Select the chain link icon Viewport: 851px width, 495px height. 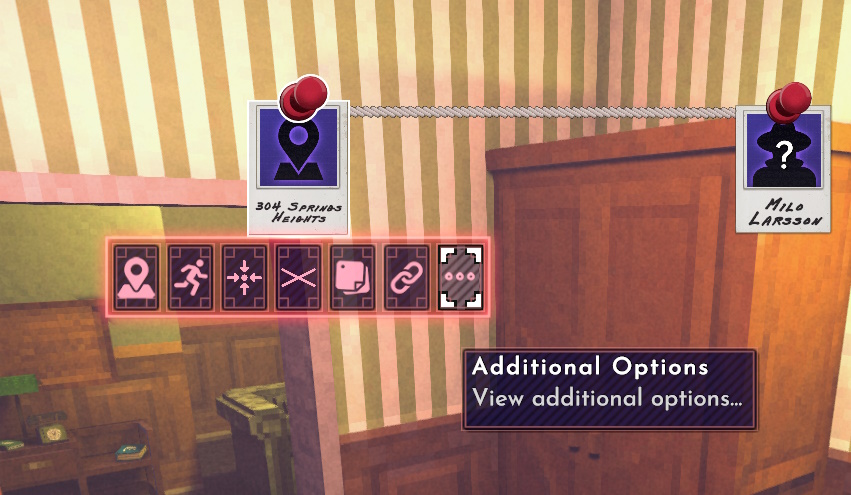pyautogui.click(x=406, y=277)
